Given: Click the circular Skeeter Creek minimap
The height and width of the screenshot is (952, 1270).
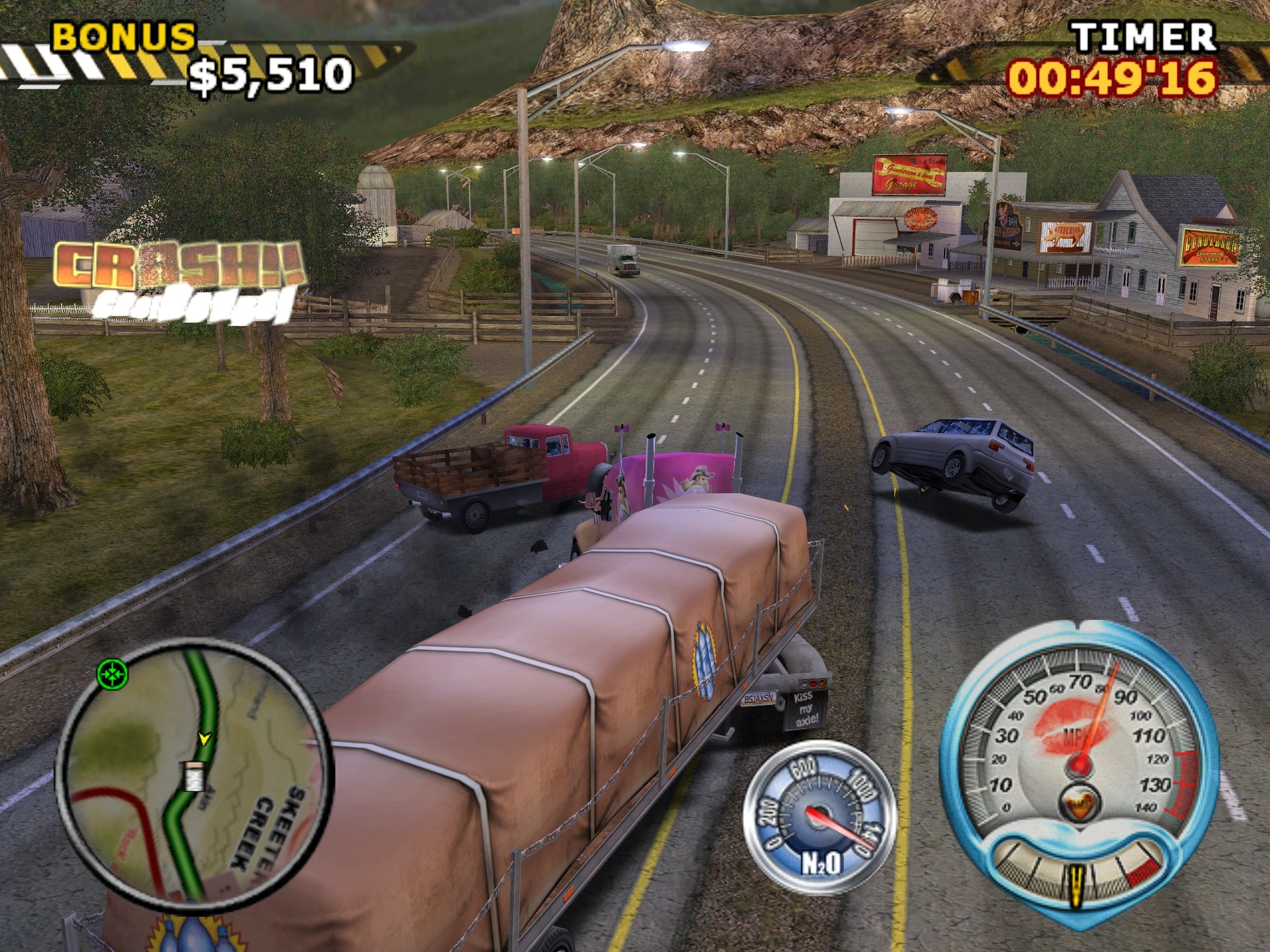Looking at the screenshot, I should [196, 770].
